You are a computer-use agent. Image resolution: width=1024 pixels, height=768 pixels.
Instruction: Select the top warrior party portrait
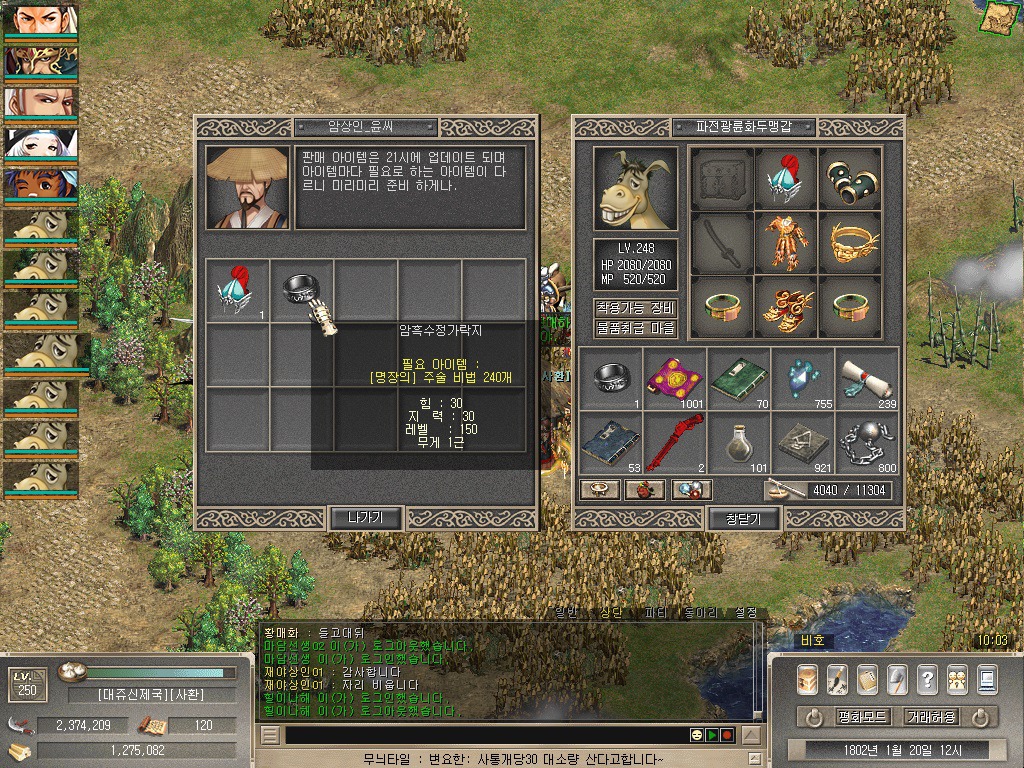click(x=41, y=19)
